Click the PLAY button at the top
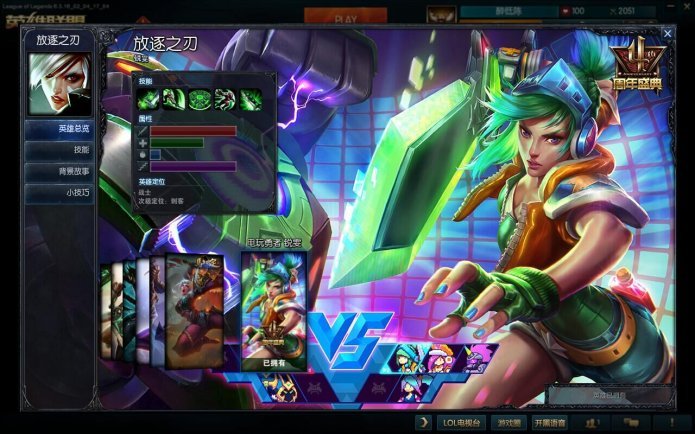Viewport: 695px width, 434px height. tap(345, 18)
